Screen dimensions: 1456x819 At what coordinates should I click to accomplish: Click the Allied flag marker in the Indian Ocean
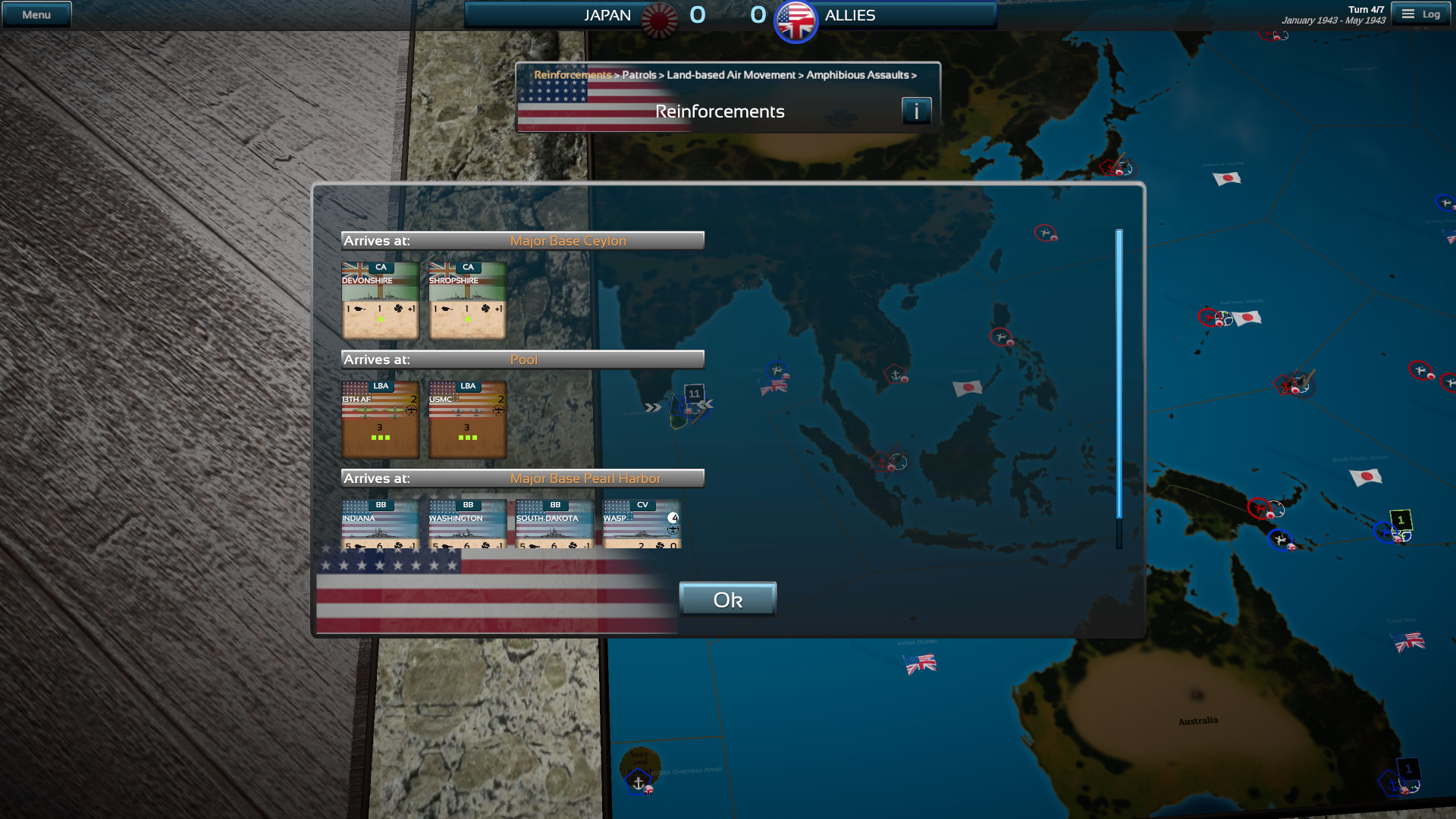pyautogui.click(x=920, y=664)
